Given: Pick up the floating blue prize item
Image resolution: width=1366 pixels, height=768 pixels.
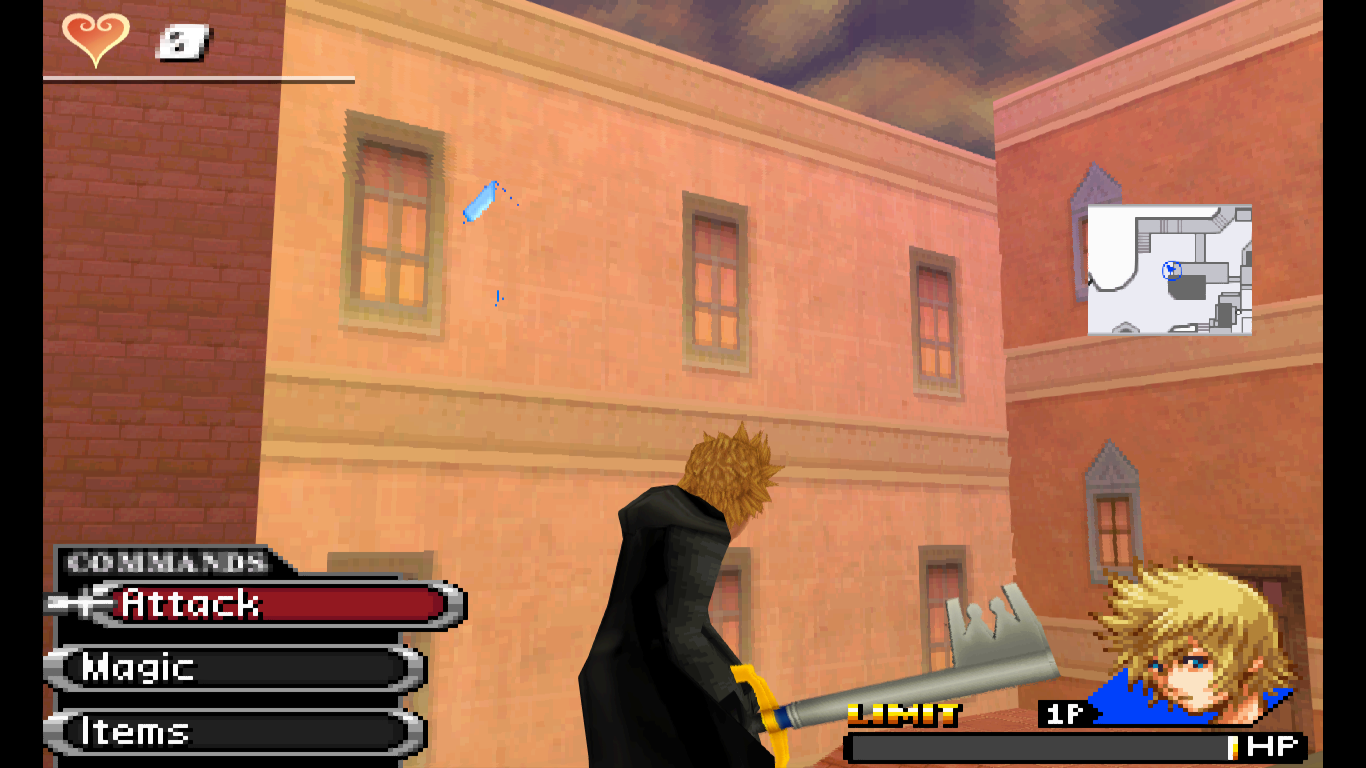Looking at the screenshot, I should (x=480, y=203).
